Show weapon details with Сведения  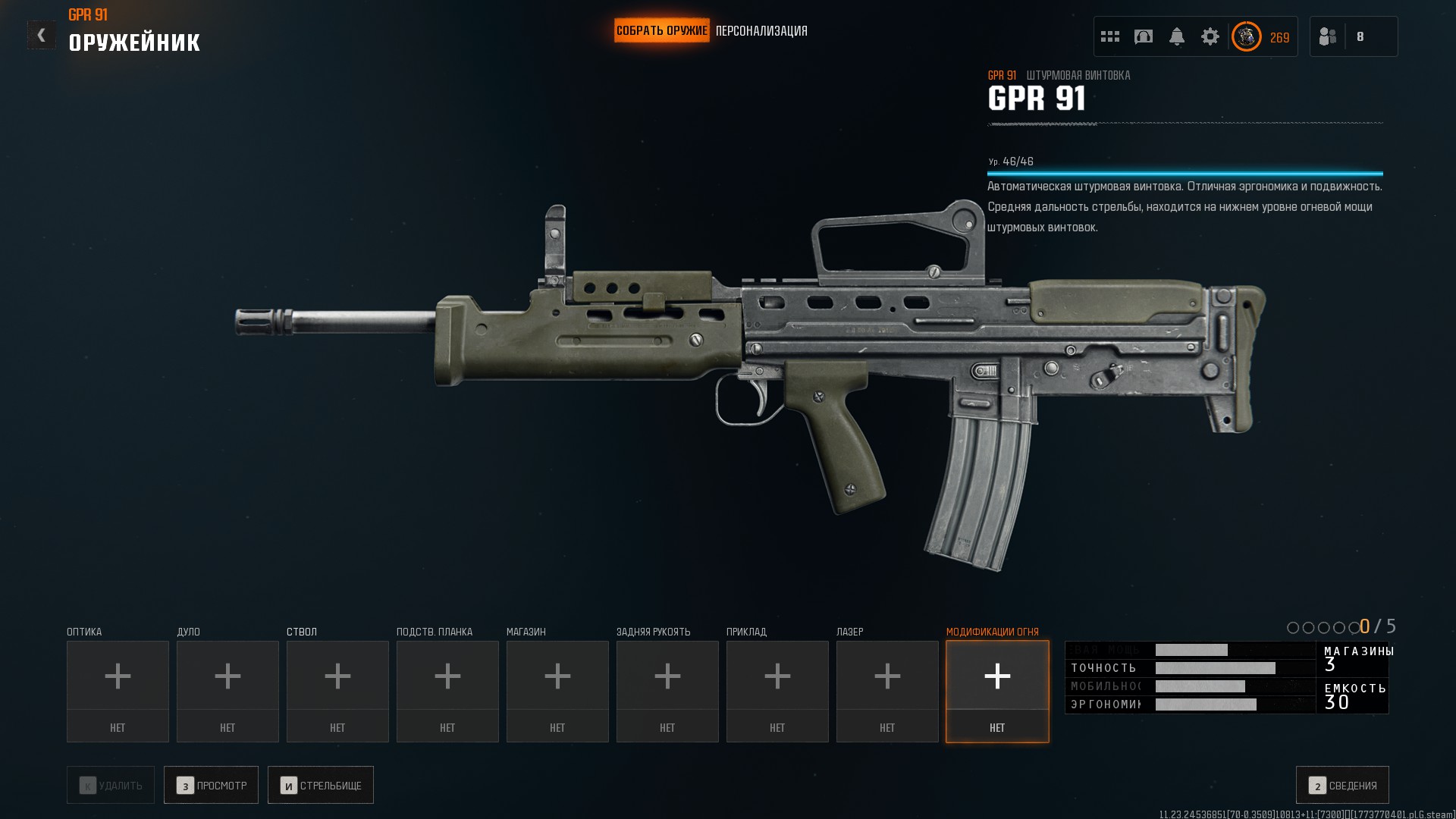click(x=1342, y=785)
